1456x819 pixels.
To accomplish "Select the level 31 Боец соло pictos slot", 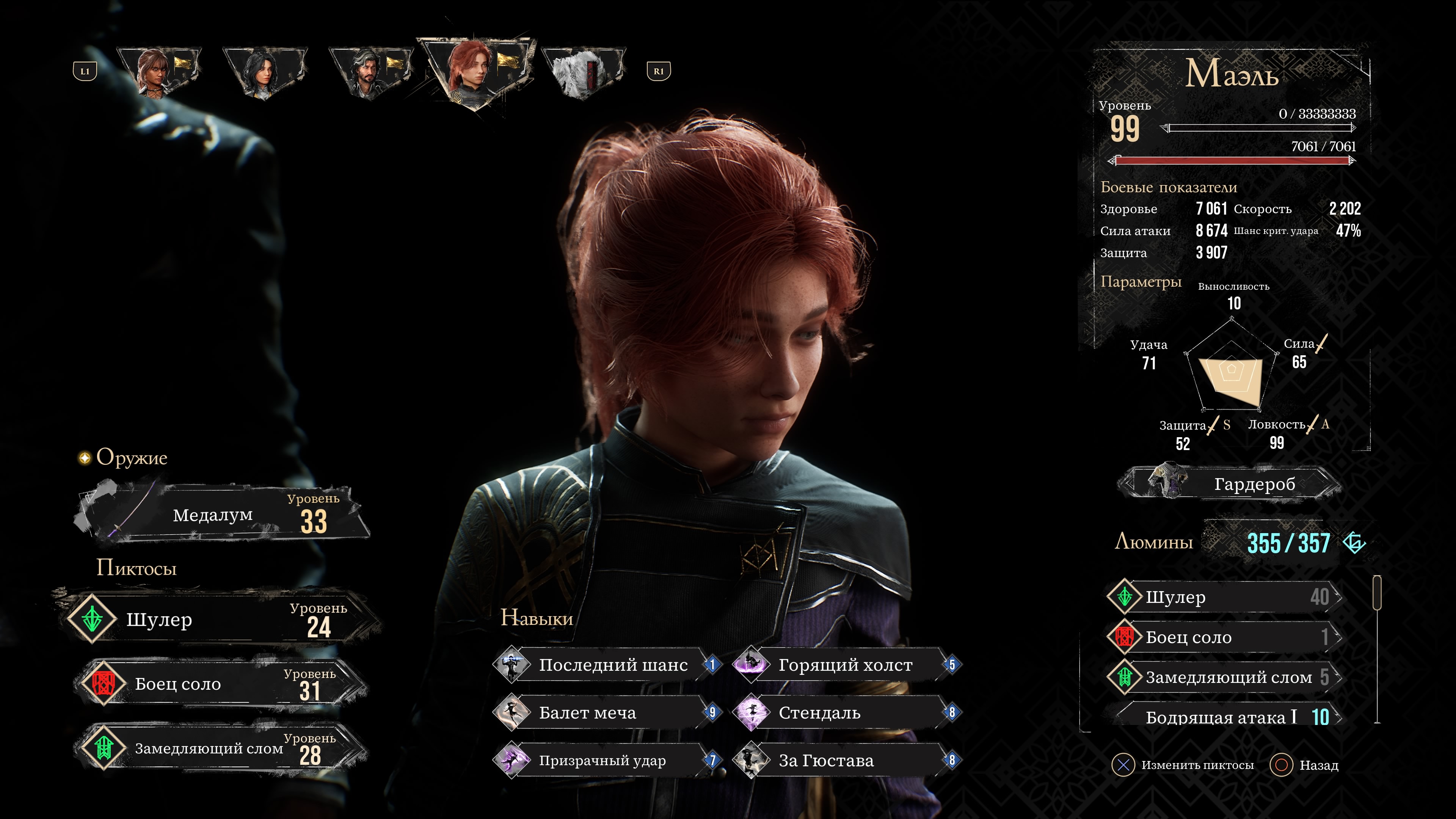I will [x=220, y=684].
